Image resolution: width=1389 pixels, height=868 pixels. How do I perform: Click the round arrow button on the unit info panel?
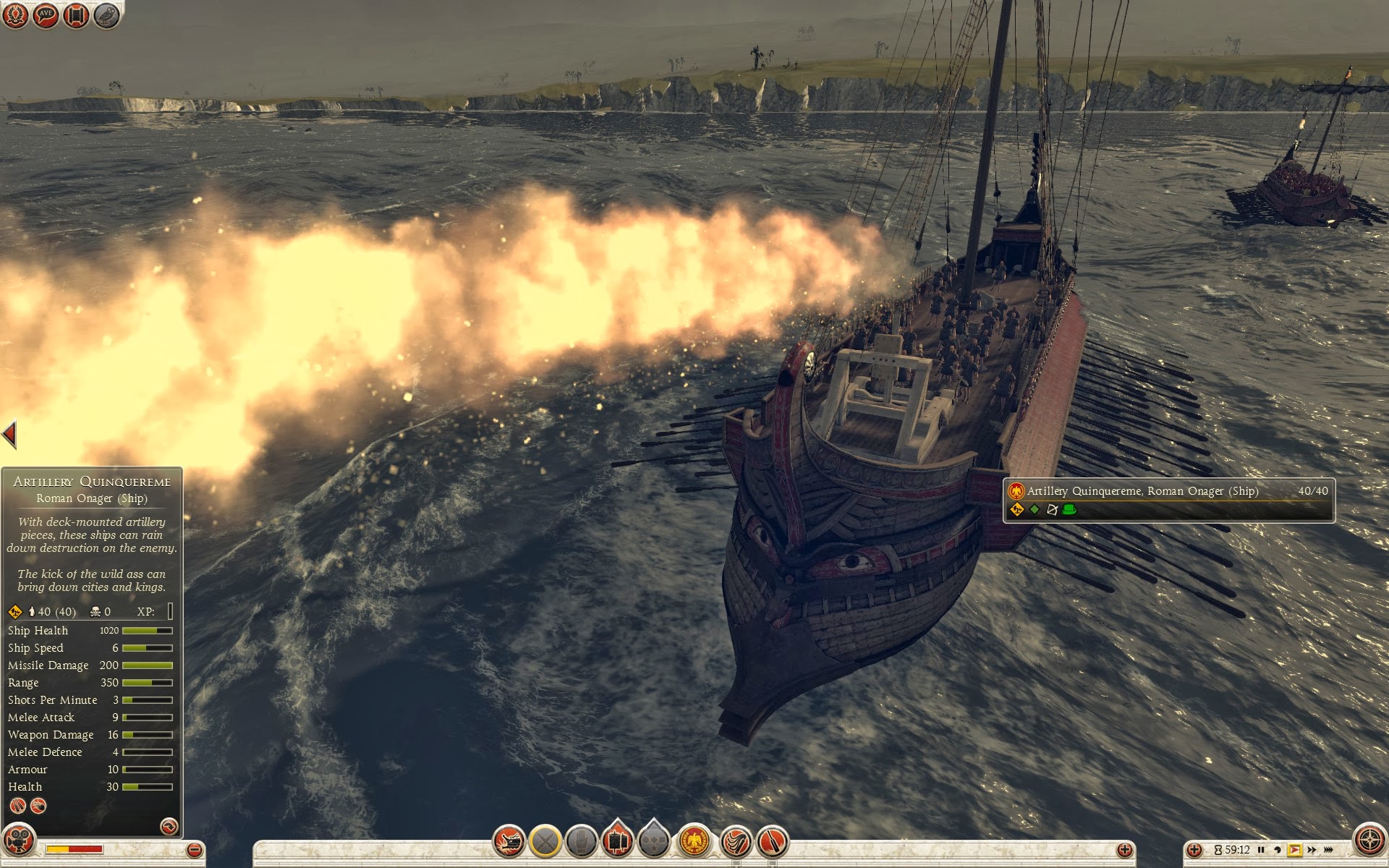169,826
